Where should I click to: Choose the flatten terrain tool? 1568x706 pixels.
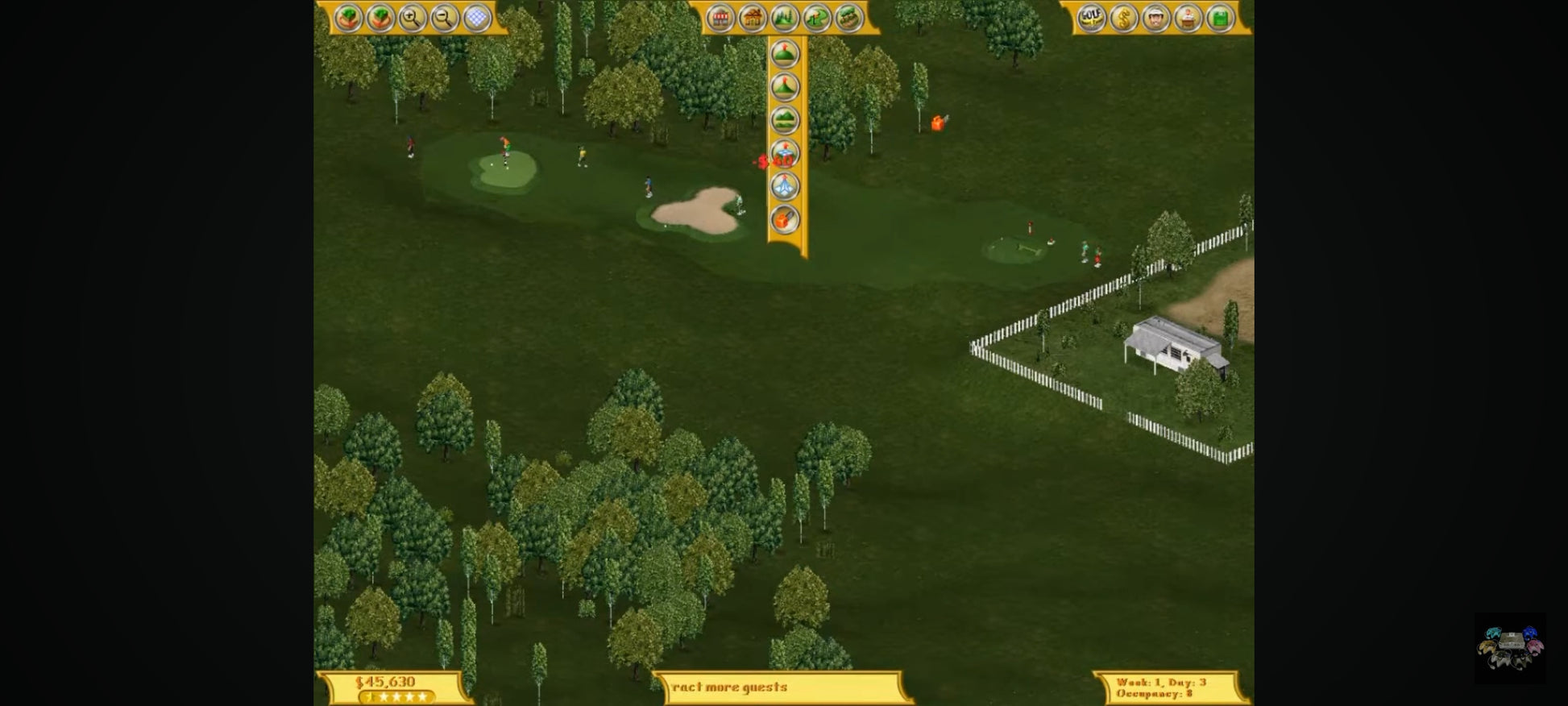tap(785, 120)
